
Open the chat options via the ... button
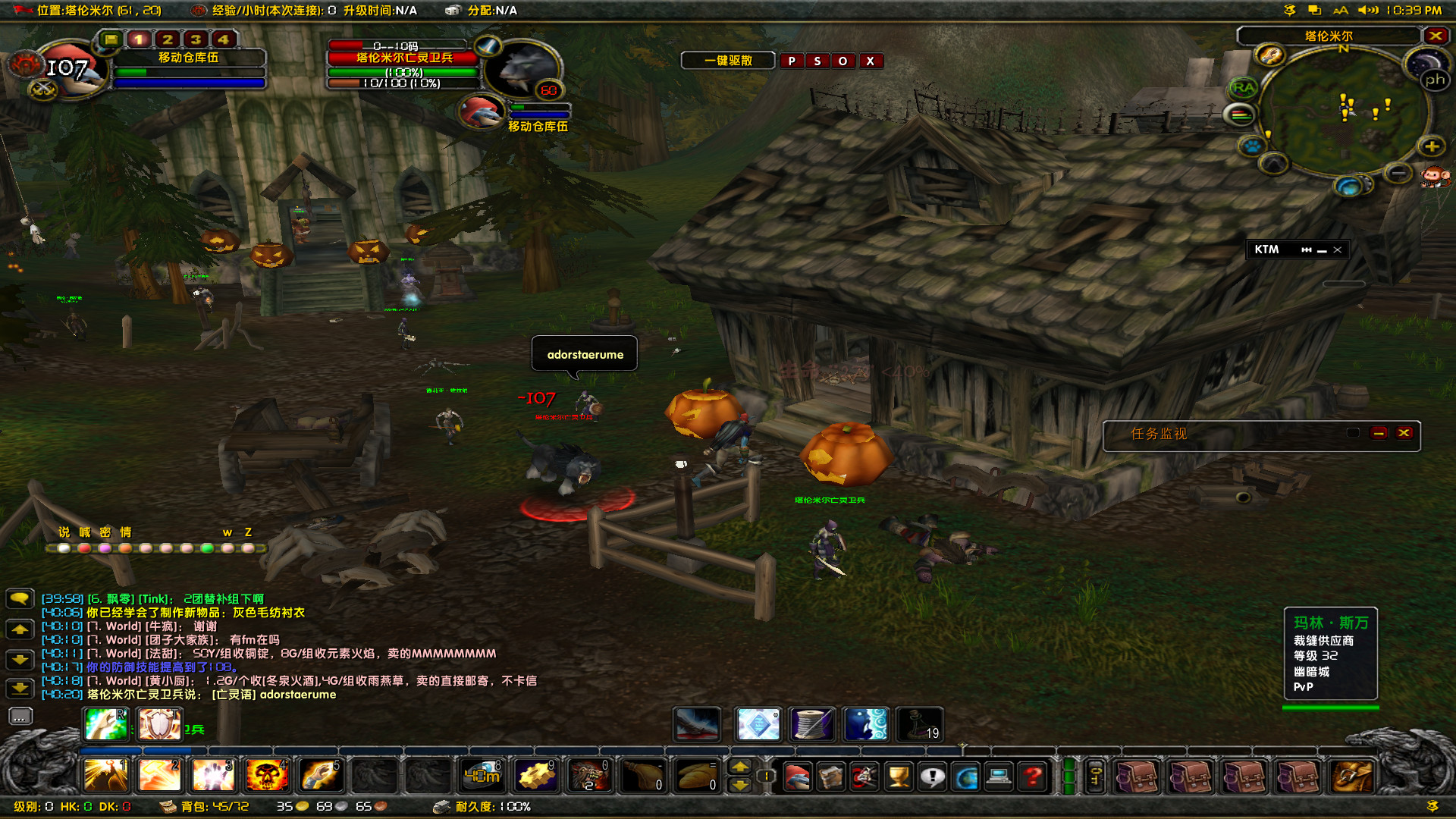pyautogui.click(x=20, y=716)
